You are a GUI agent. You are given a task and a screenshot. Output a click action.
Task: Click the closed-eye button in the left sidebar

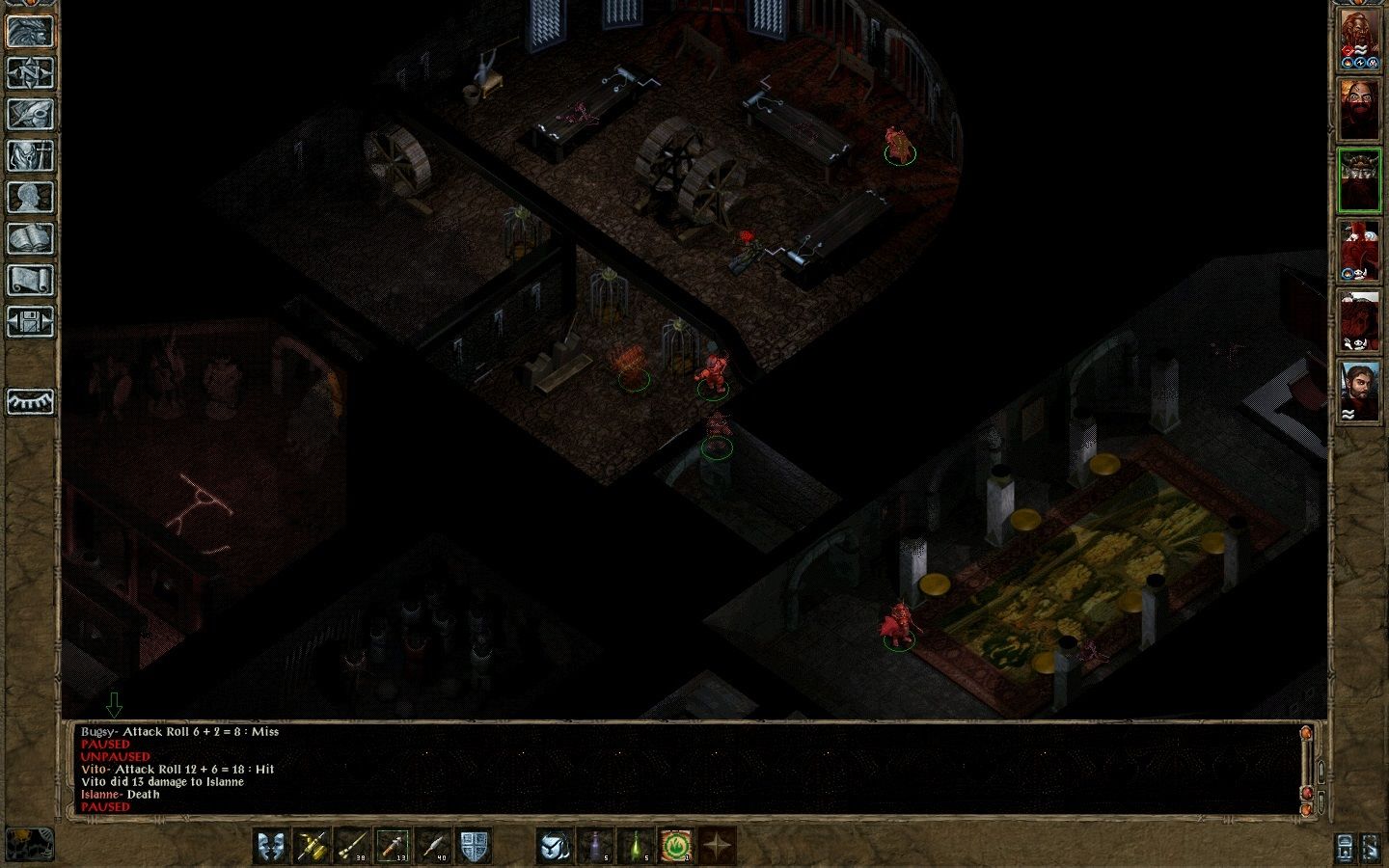30,401
